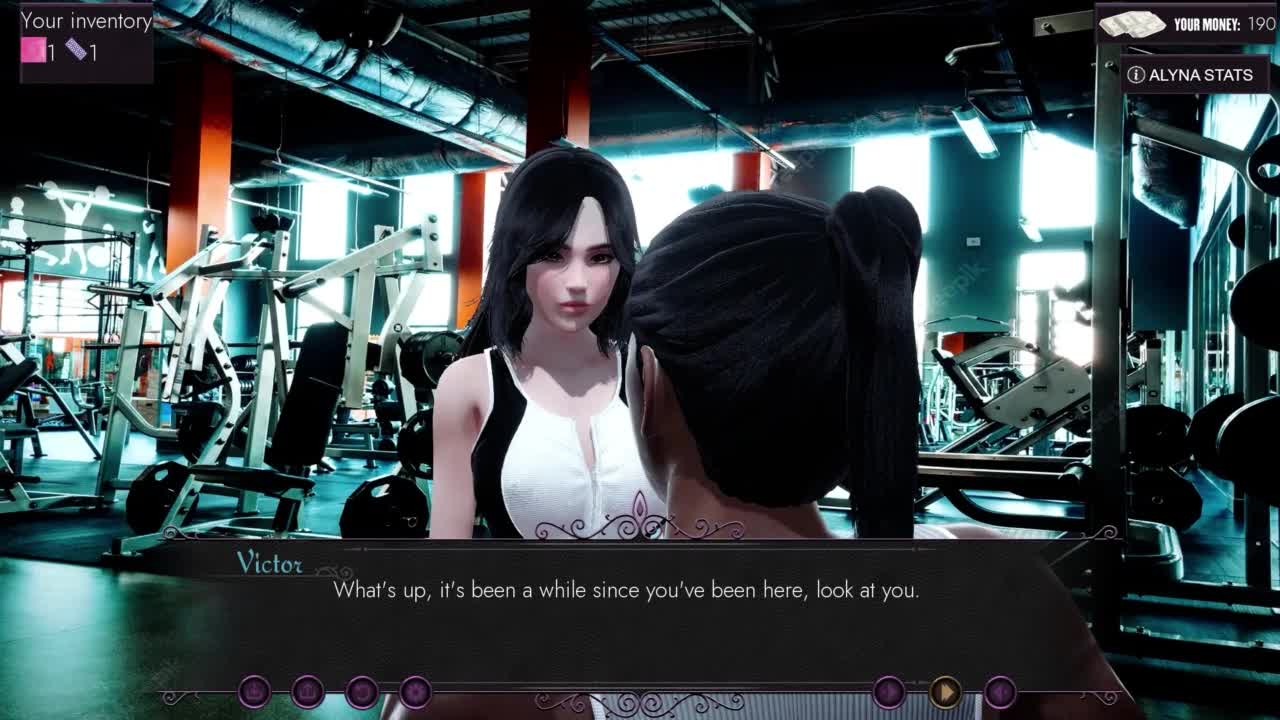
Task: Click the orange play arrow button
Action: pyautogui.click(x=944, y=692)
